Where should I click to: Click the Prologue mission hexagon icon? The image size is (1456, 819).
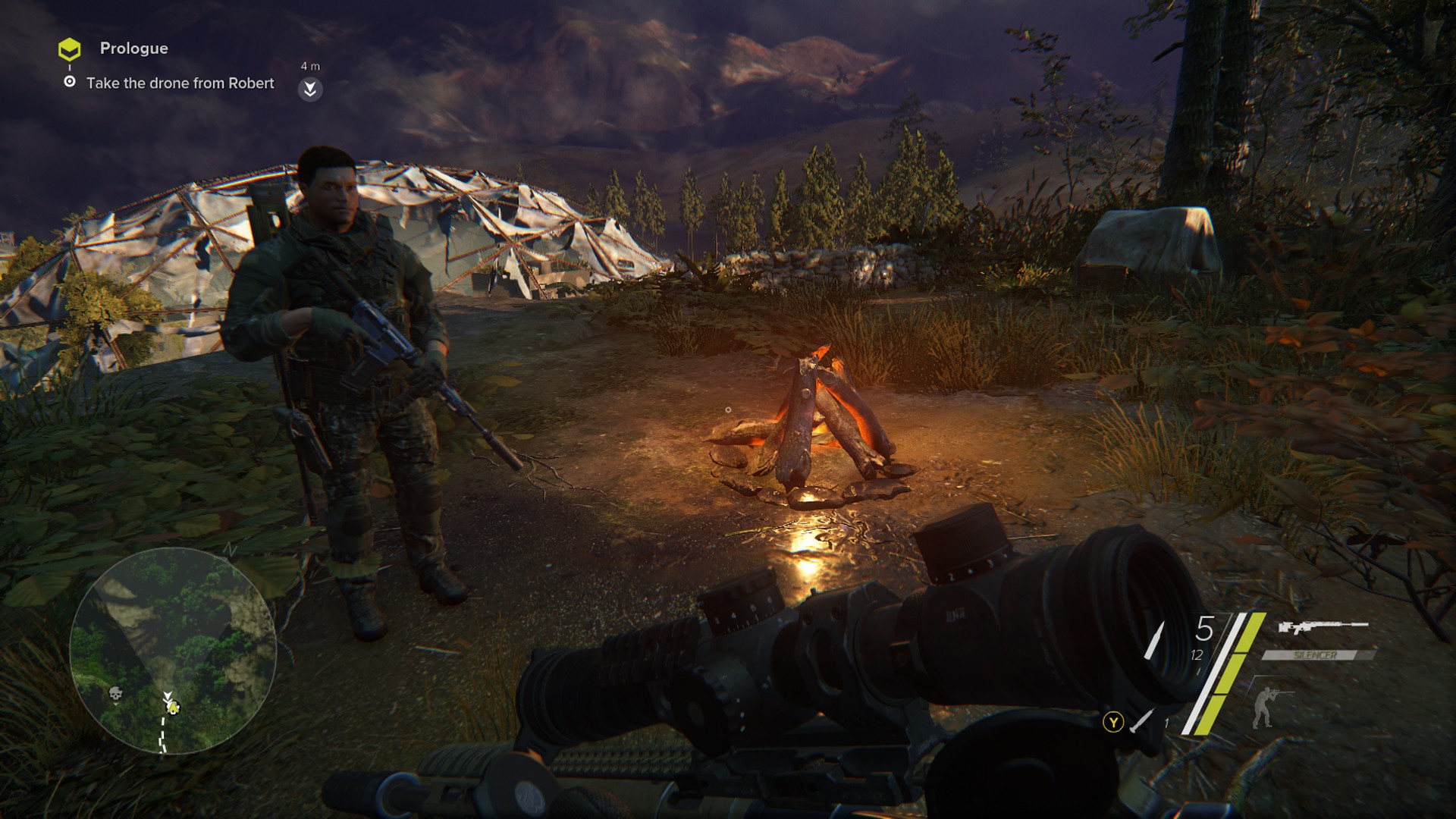coord(69,49)
